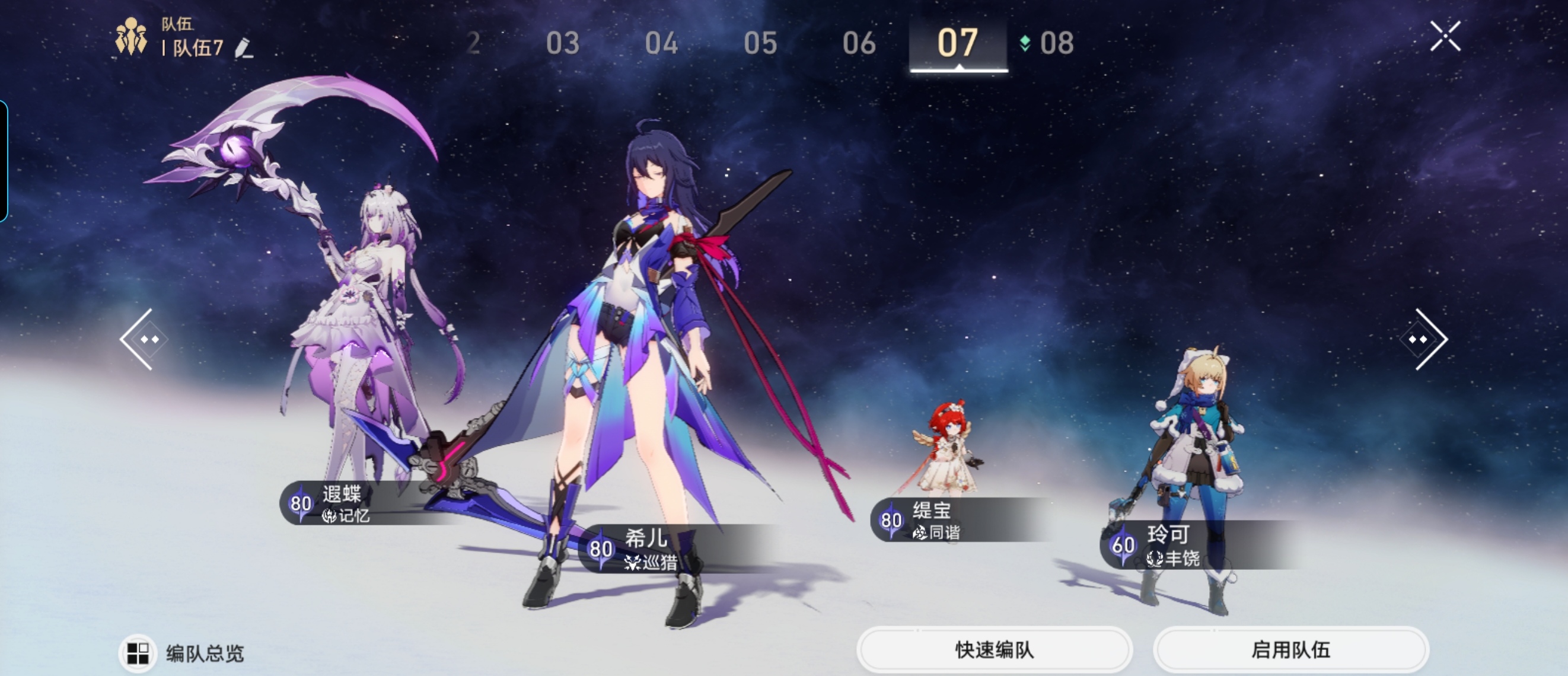
Task: Edit the team name with the pencil icon
Action: pos(244,48)
